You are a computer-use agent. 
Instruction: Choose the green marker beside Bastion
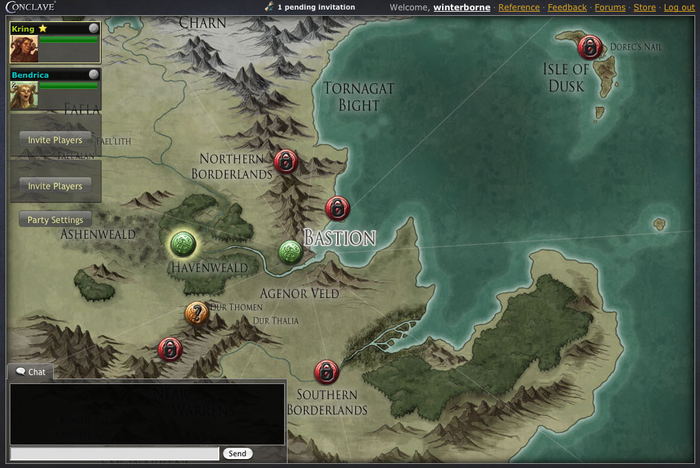click(x=290, y=251)
